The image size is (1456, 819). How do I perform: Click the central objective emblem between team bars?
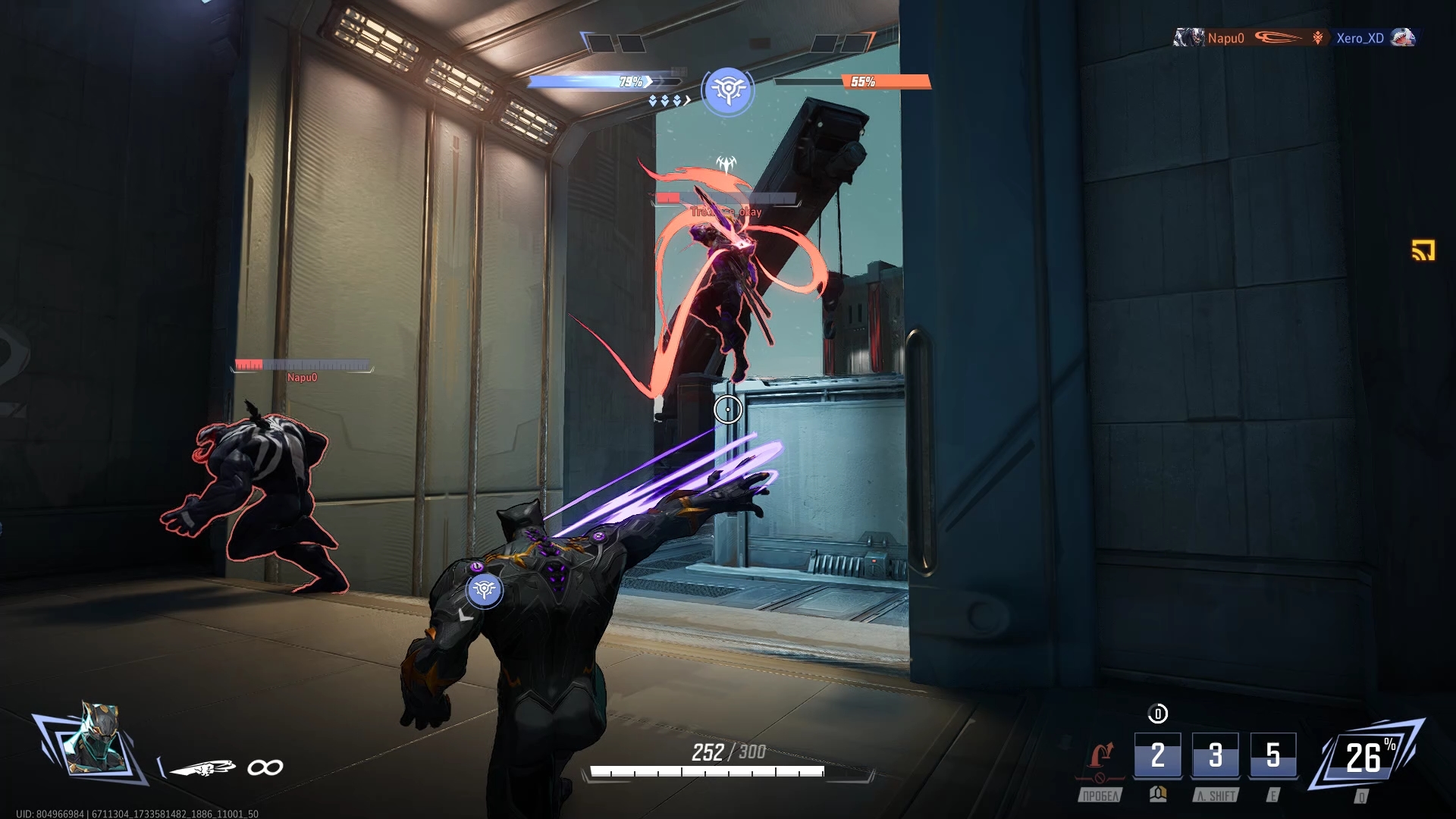pyautogui.click(x=728, y=90)
